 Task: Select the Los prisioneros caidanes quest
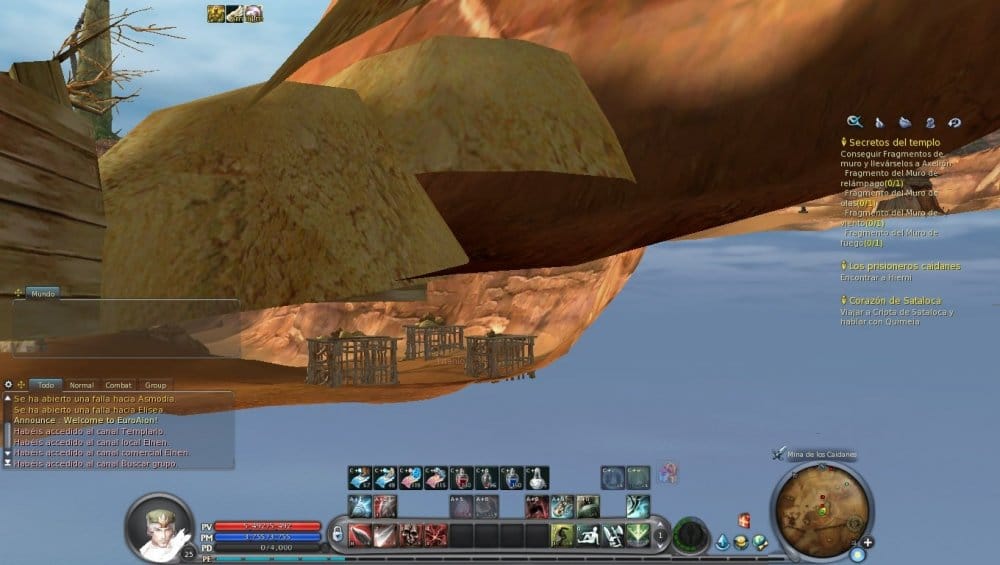903,266
